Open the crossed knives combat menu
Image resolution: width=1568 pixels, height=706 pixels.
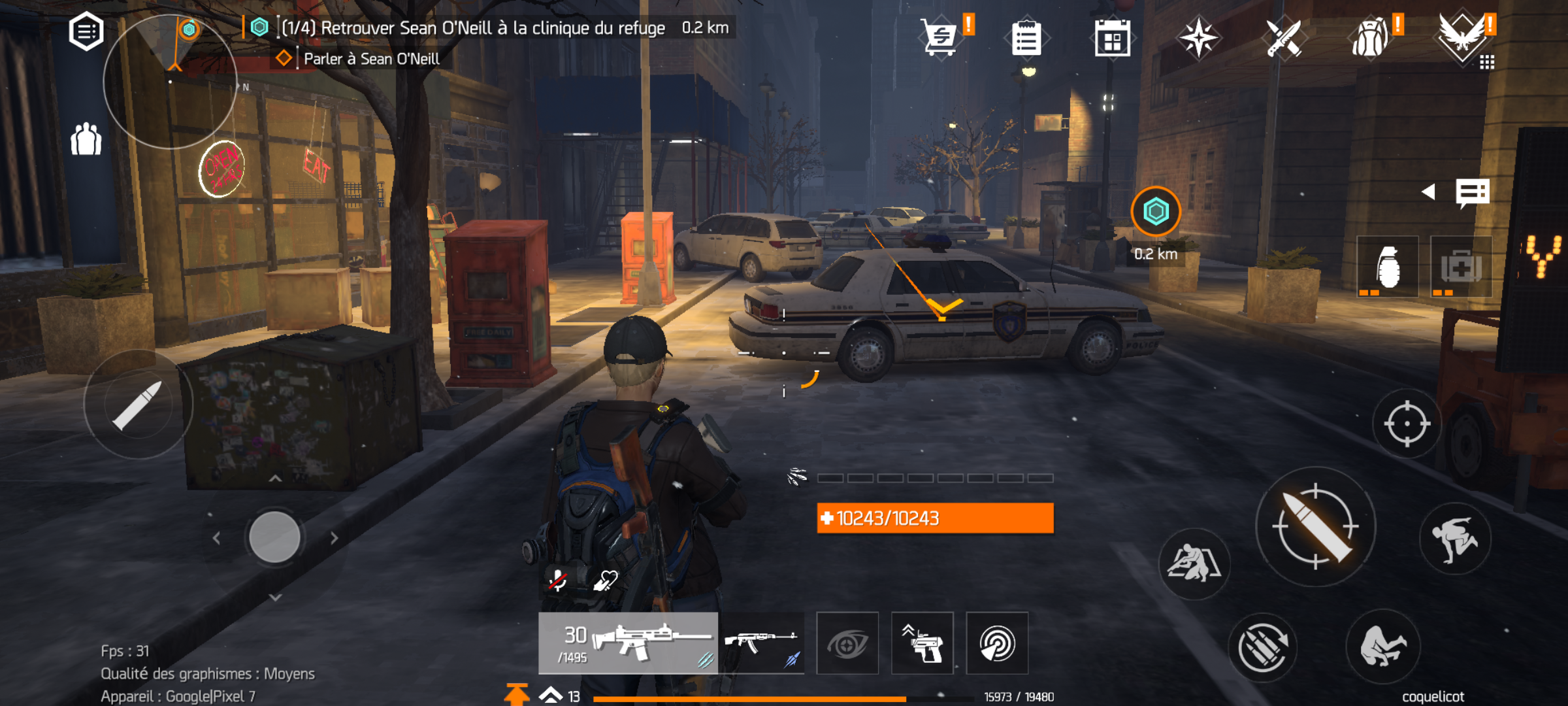pyautogui.click(x=1283, y=39)
